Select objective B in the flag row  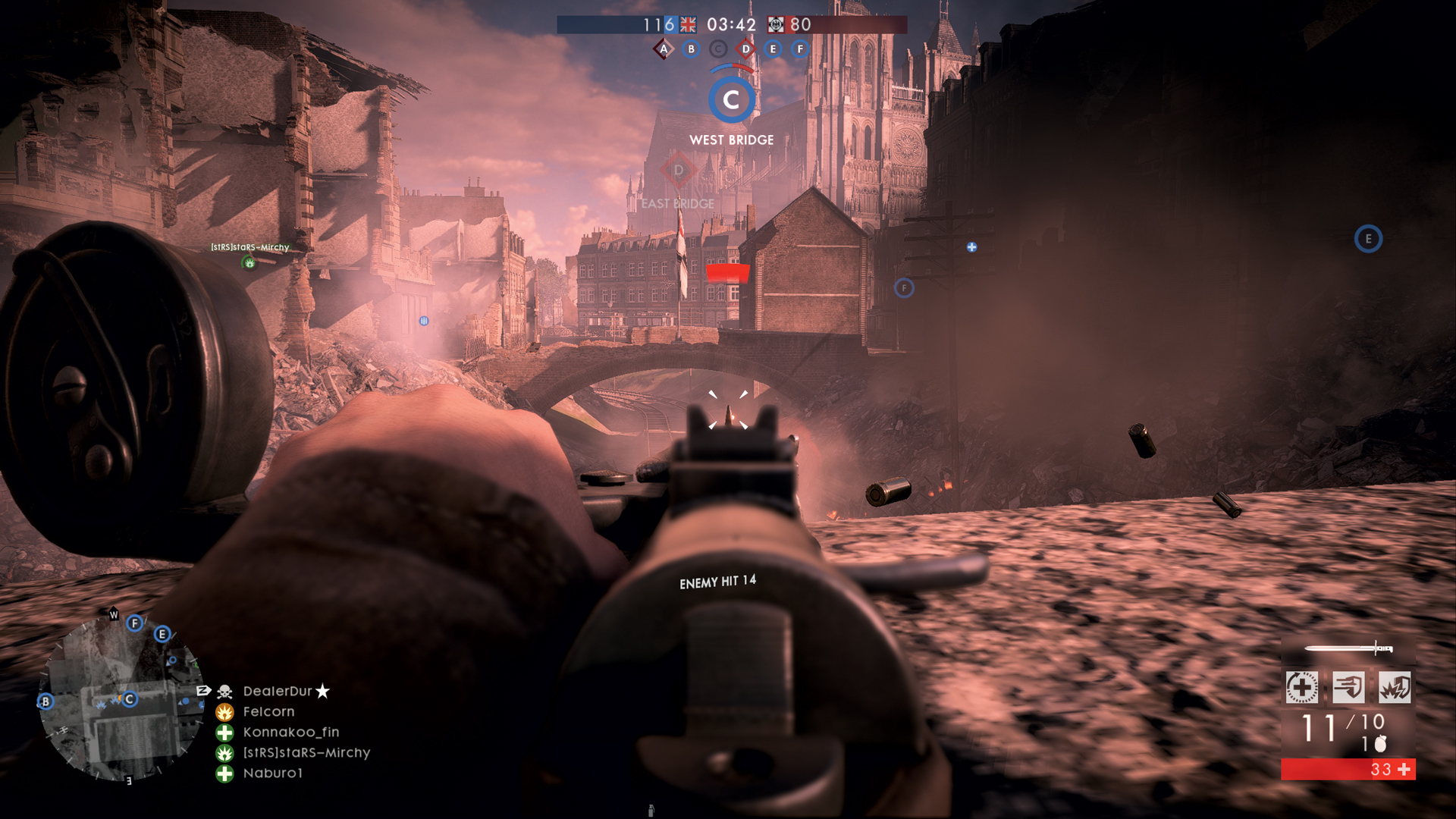691,49
